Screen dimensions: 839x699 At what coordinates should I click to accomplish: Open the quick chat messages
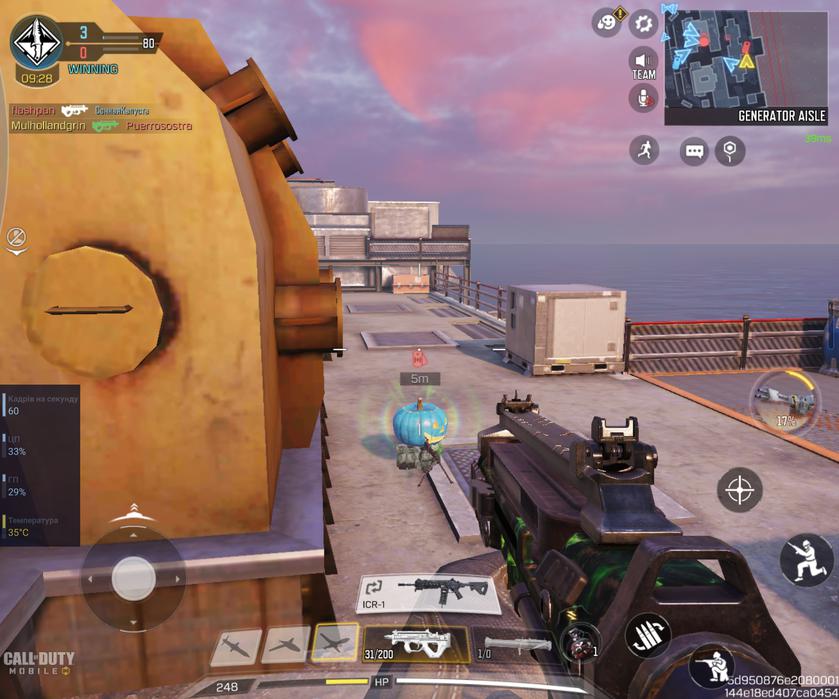tap(693, 151)
